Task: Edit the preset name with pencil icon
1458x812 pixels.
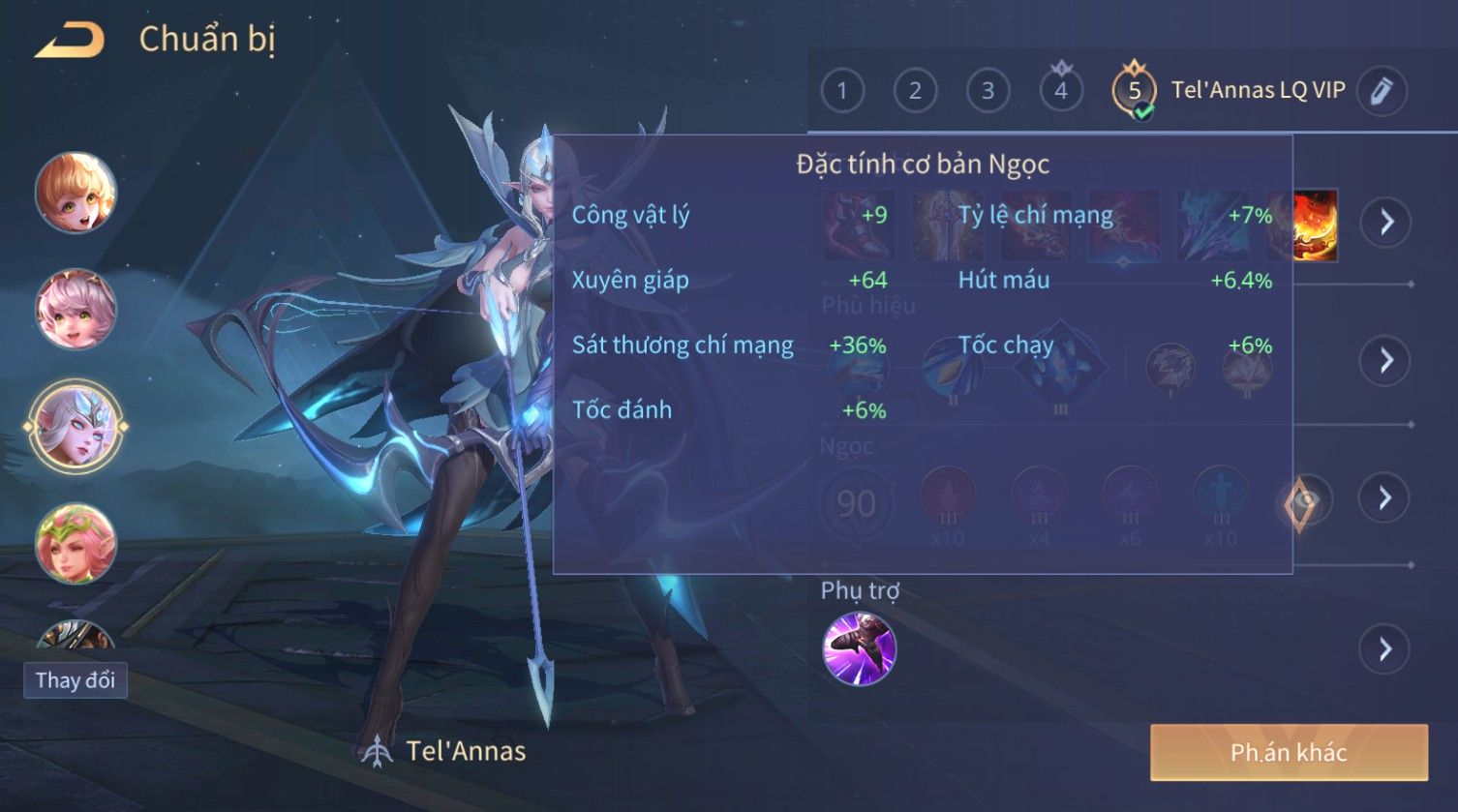Action: point(1382,91)
